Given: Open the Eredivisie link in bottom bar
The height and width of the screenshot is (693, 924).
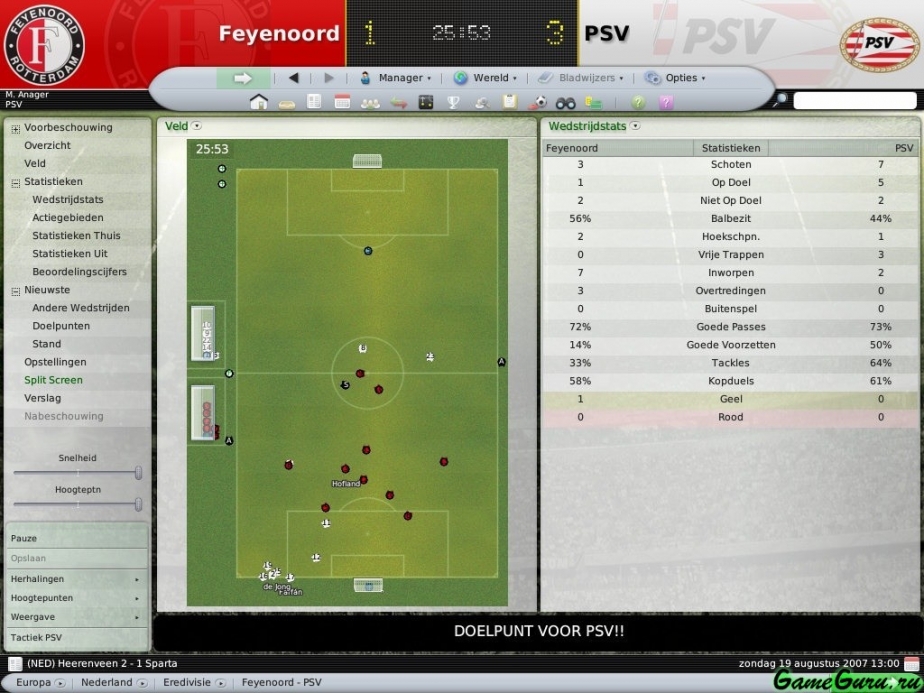Looking at the screenshot, I should click(x=189, y=683).
